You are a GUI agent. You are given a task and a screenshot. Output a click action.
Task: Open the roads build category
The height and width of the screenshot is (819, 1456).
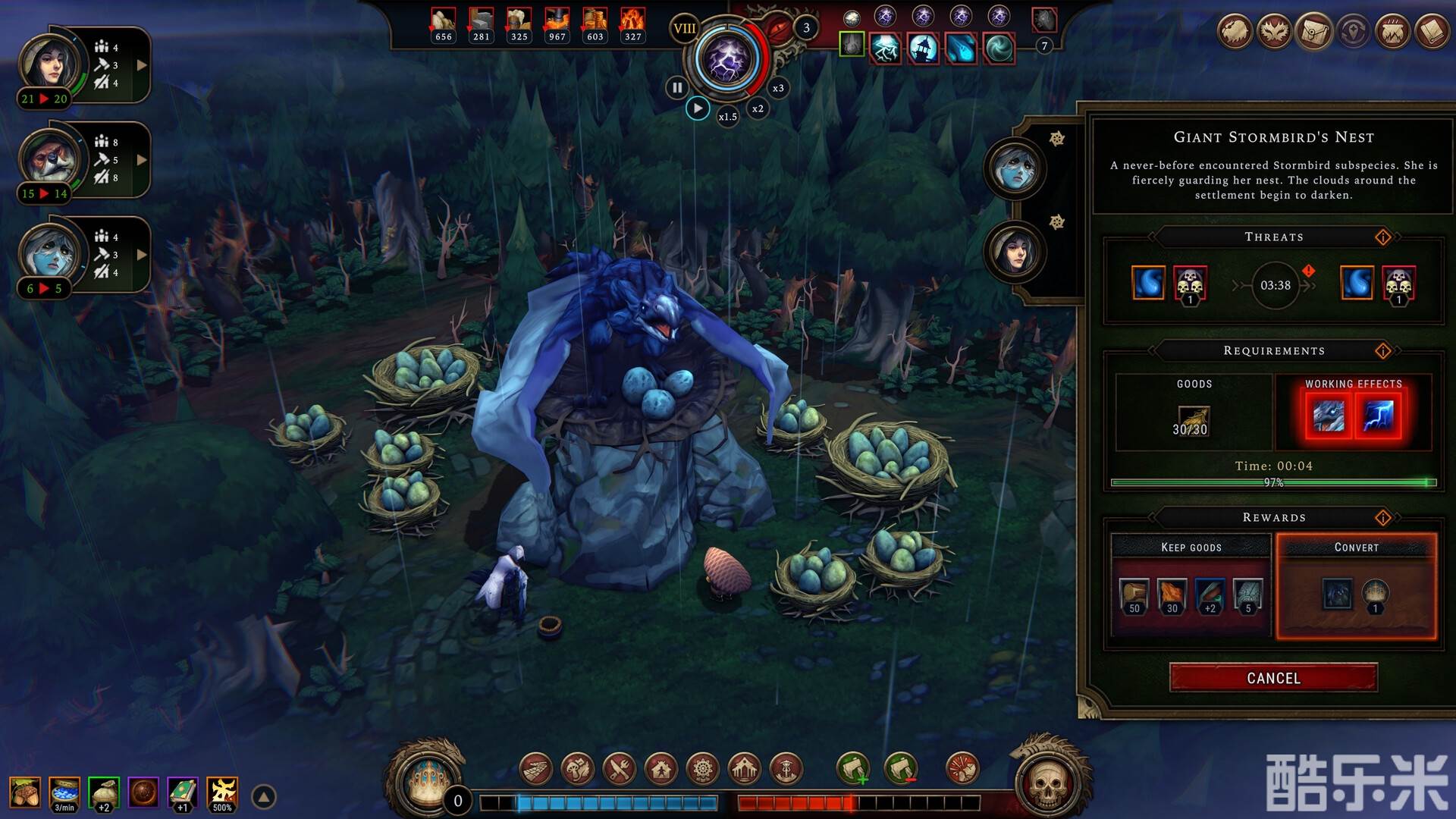pos(535,770)
